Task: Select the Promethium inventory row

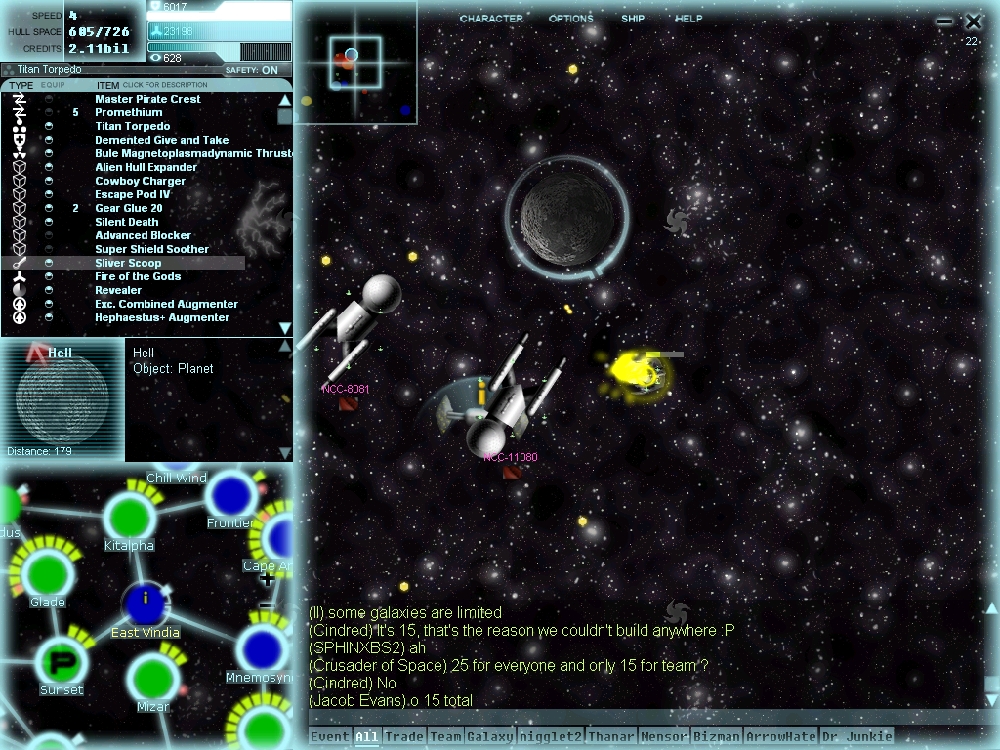Action: pyautogui.click(x=128, y=113)
